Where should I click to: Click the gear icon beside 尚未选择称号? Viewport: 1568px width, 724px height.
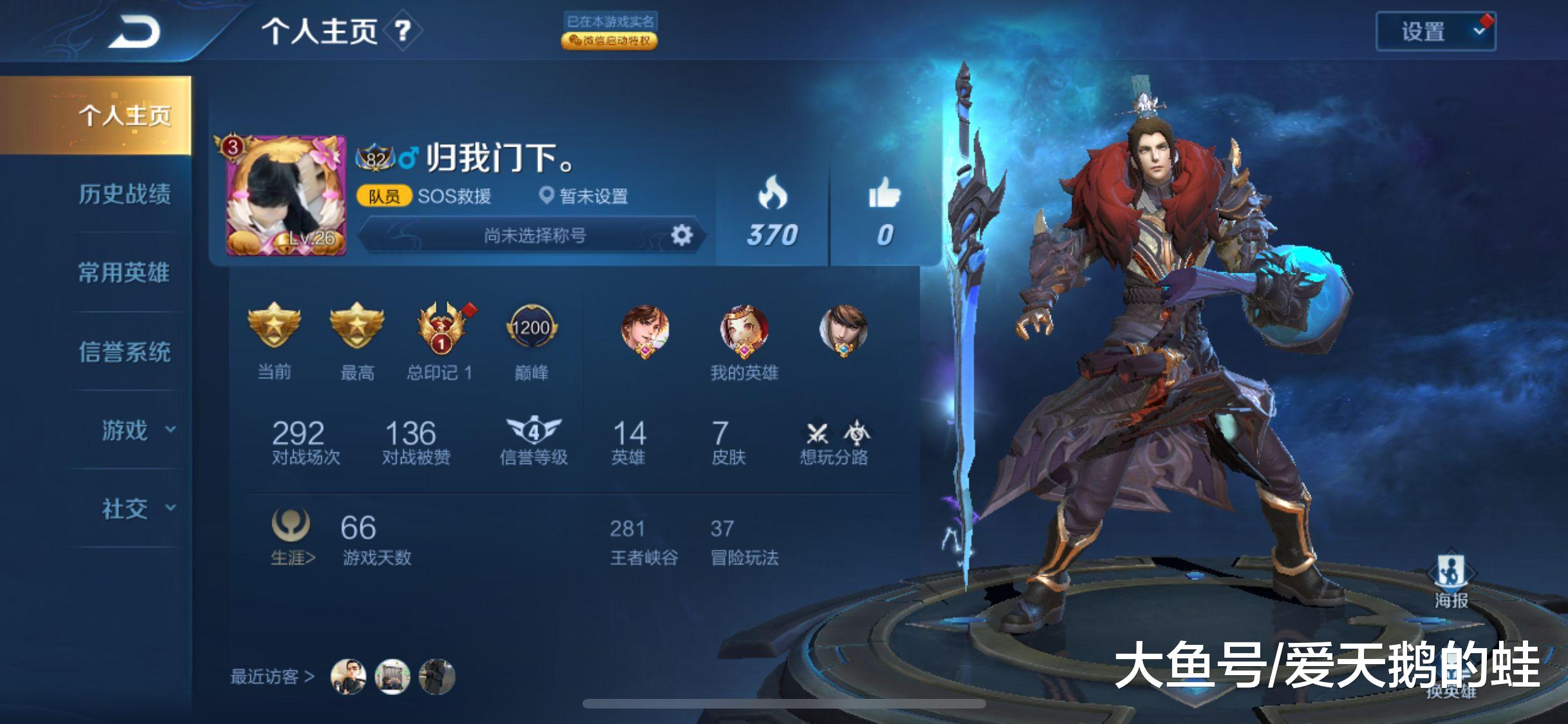680,236
